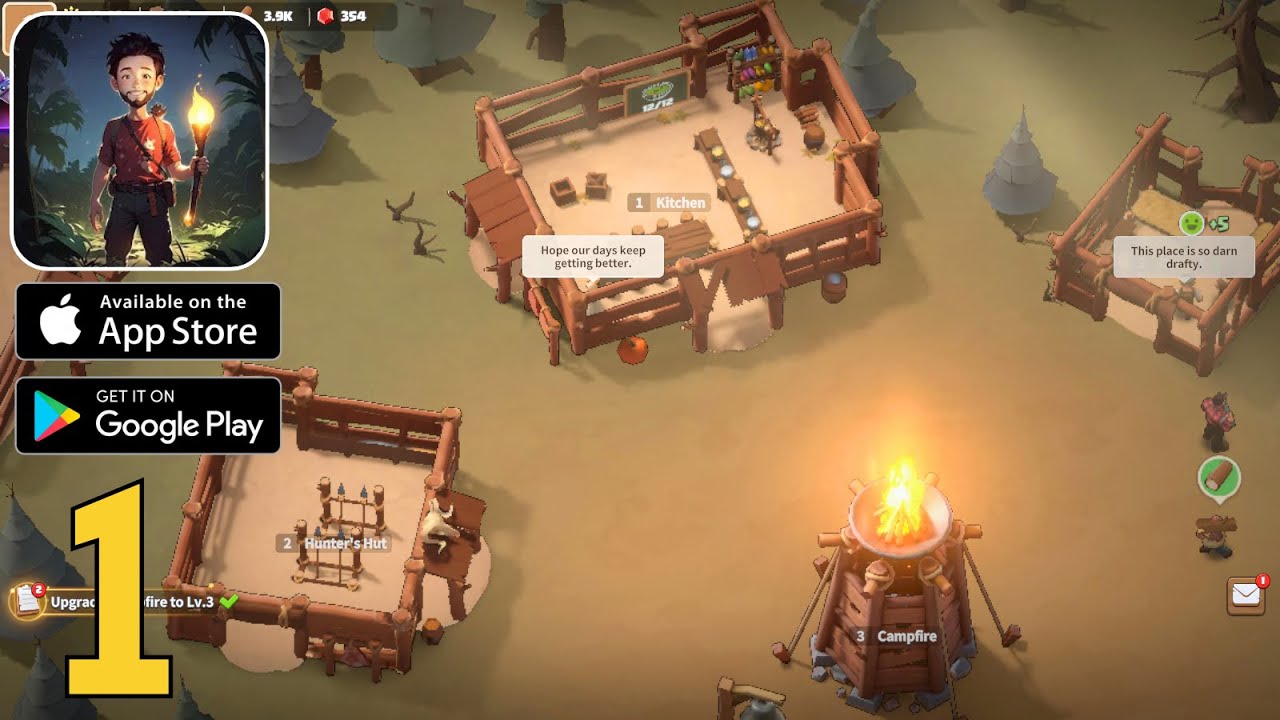Click the Google Play download badge
This screenshot has height=720, width=1280.
tap(148, 417)
